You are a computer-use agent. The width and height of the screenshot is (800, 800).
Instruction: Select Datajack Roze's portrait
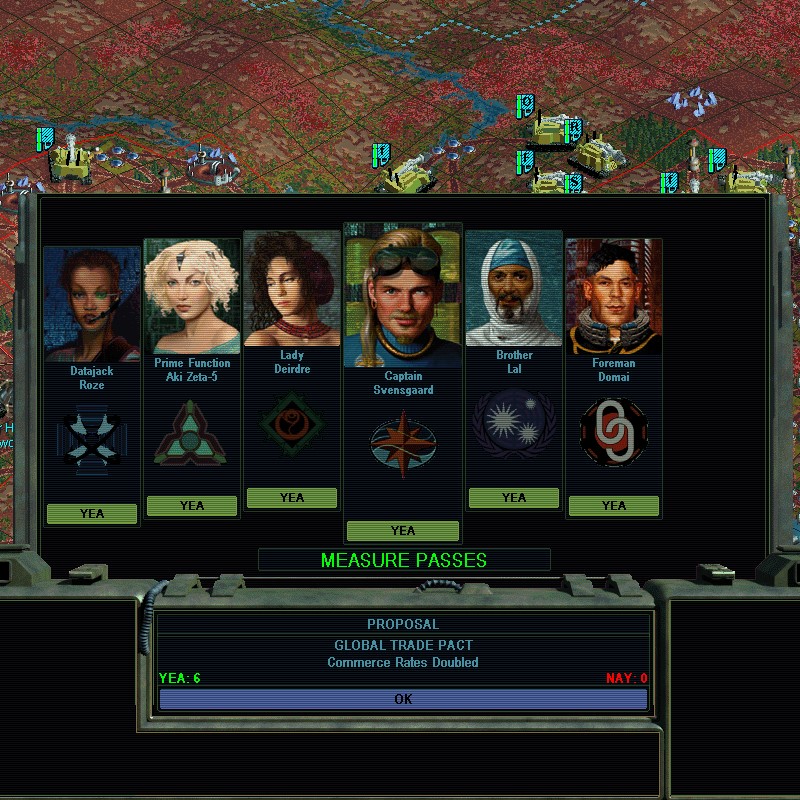coord(92,303)
